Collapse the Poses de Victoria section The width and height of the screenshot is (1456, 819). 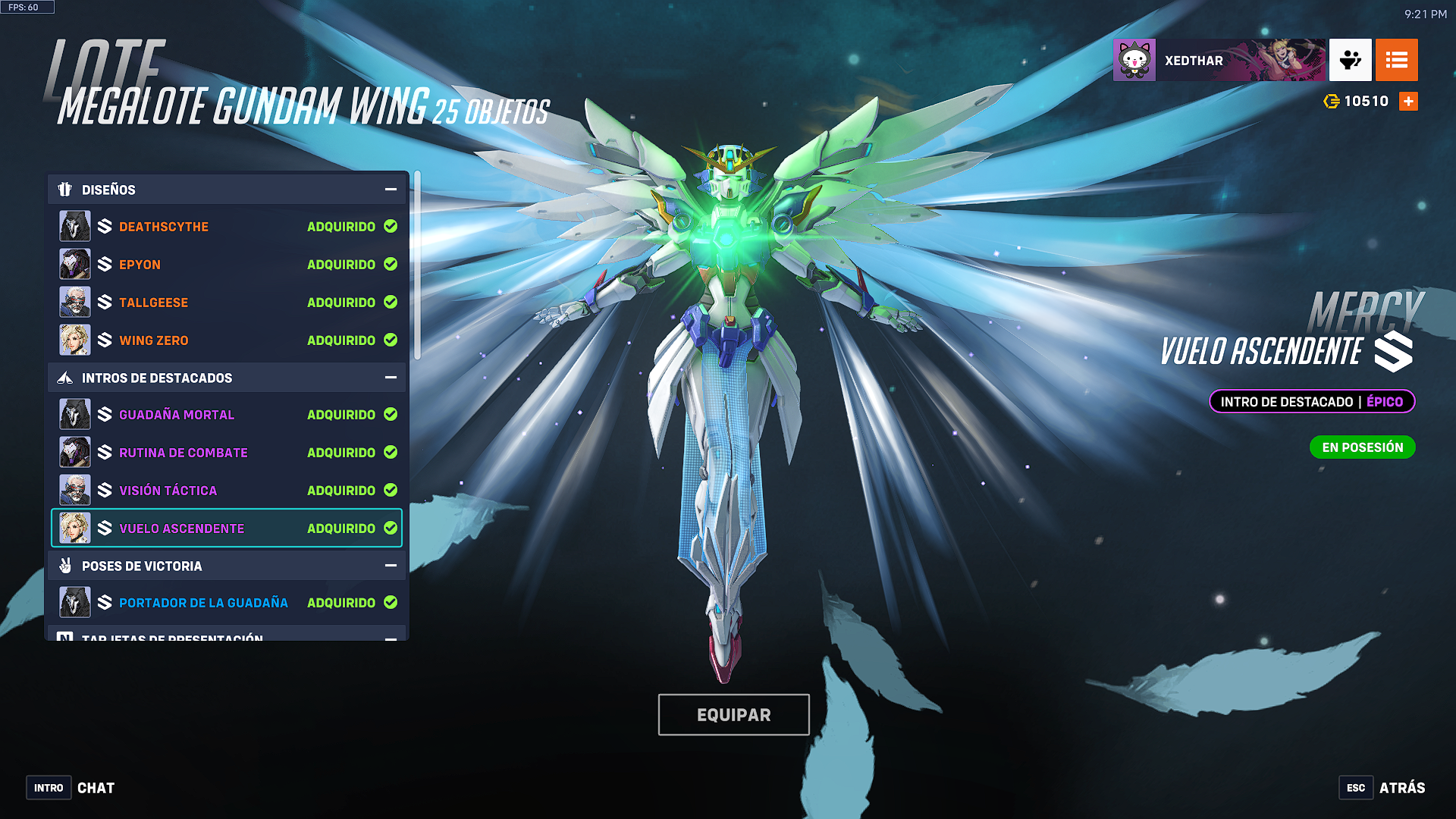pyautogui.click(x=391, y=566)
